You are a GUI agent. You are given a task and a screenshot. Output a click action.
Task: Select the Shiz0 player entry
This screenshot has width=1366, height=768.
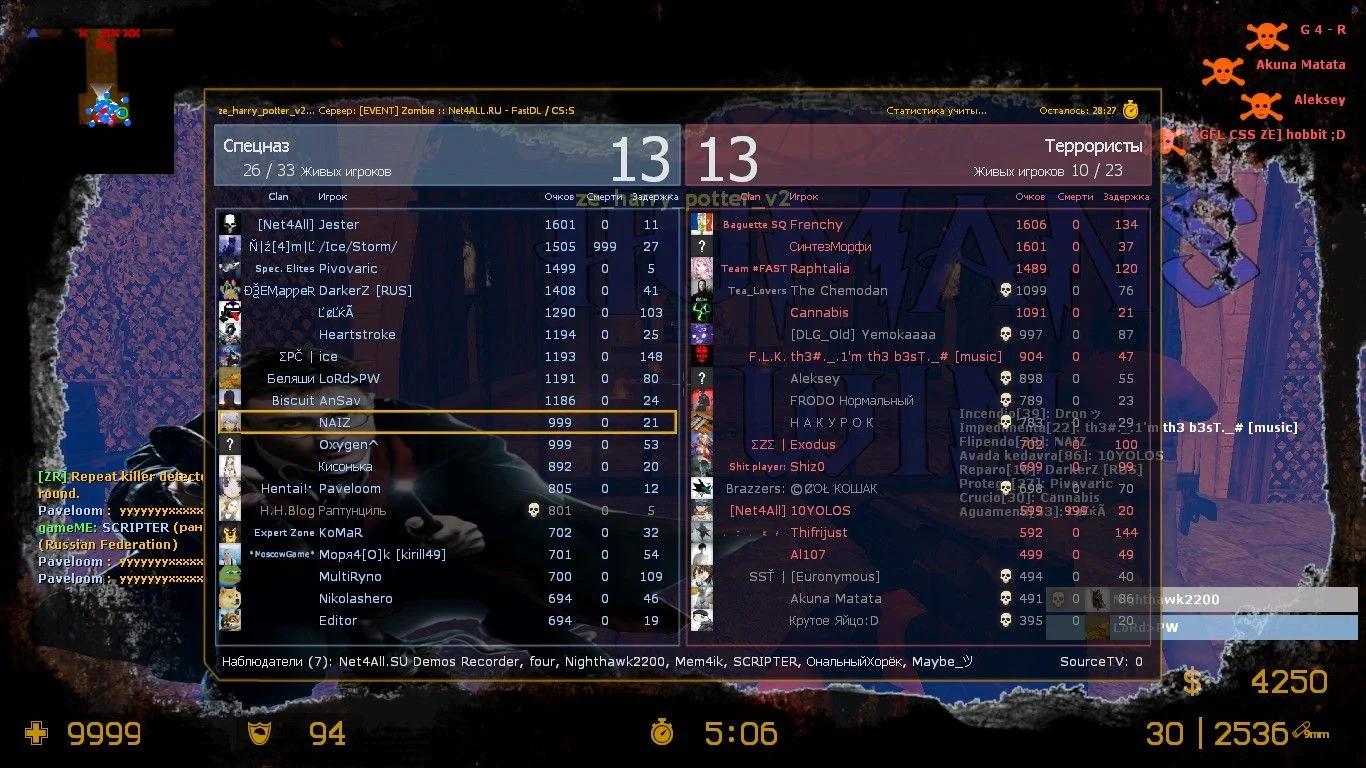coord(918,467)
